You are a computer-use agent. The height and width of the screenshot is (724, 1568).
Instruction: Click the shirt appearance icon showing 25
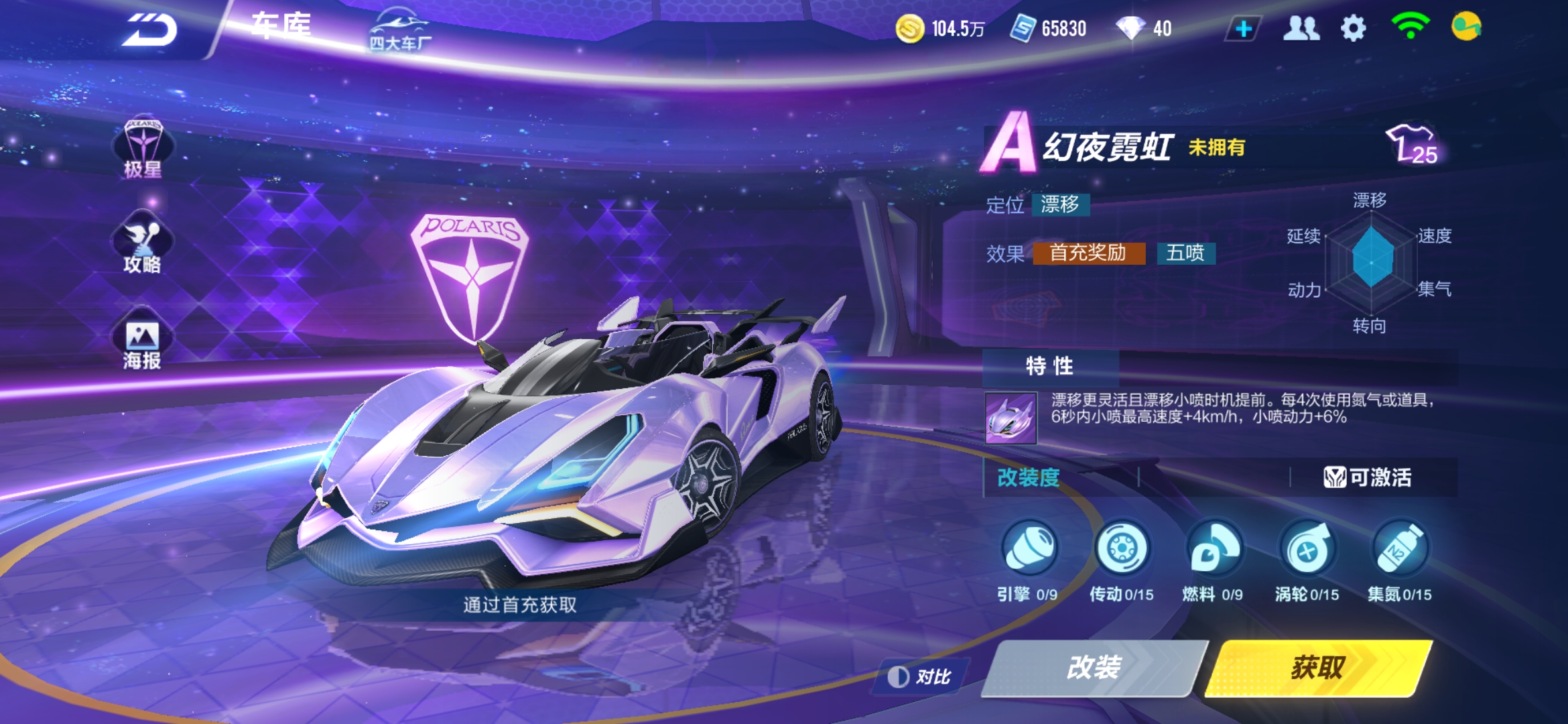[x=1414, y=144]
